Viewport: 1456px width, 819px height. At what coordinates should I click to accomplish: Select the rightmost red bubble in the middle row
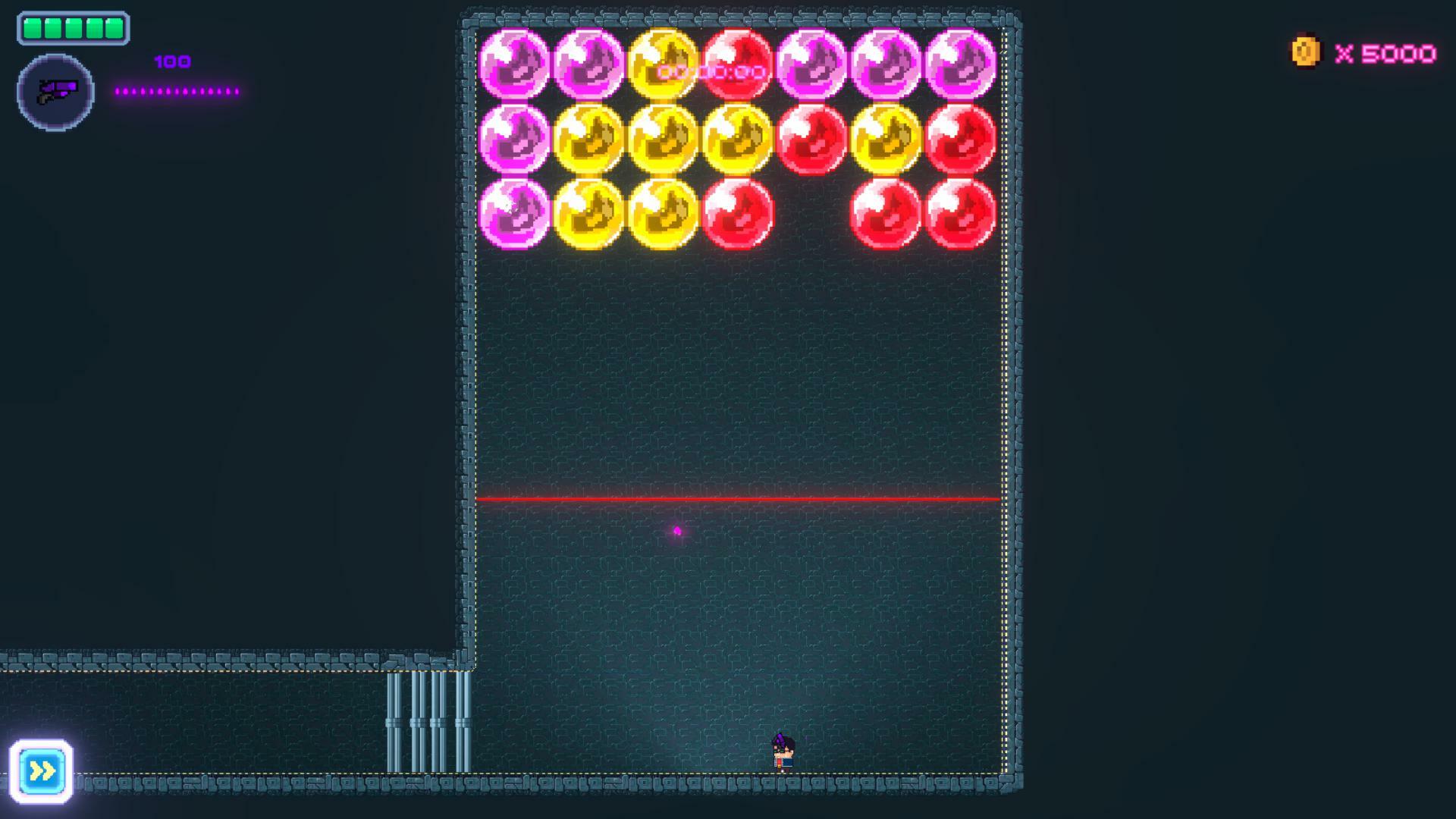tap(959, 140)
